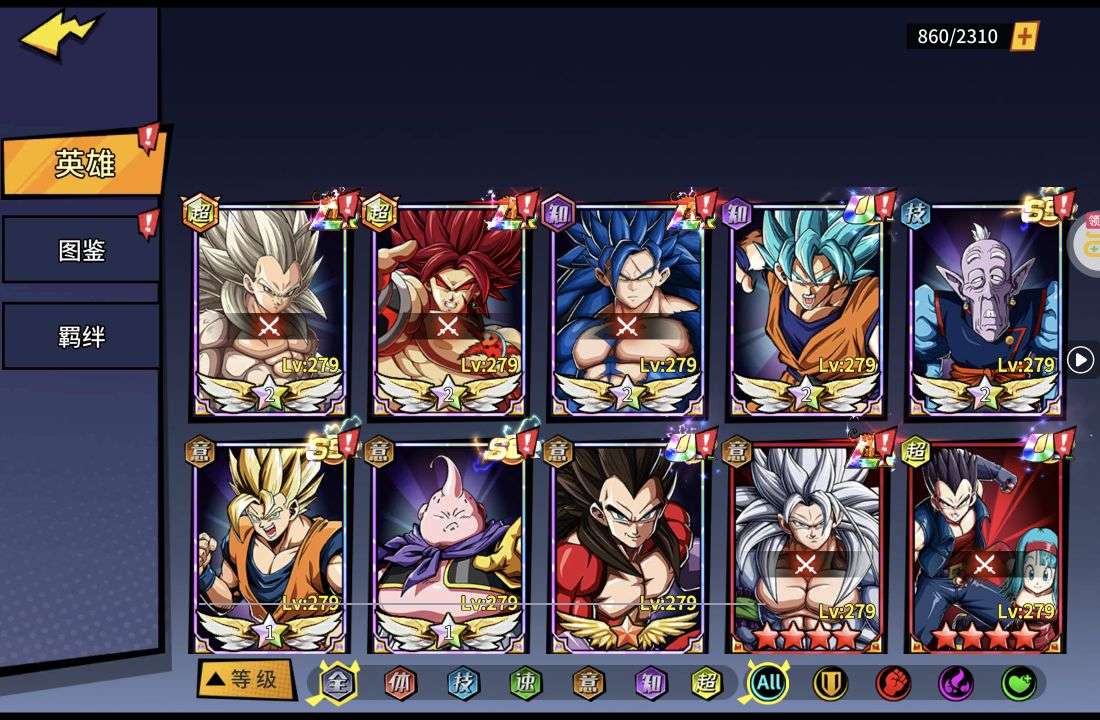
Task: Go back with the yellow arrow
Action: 60,35
